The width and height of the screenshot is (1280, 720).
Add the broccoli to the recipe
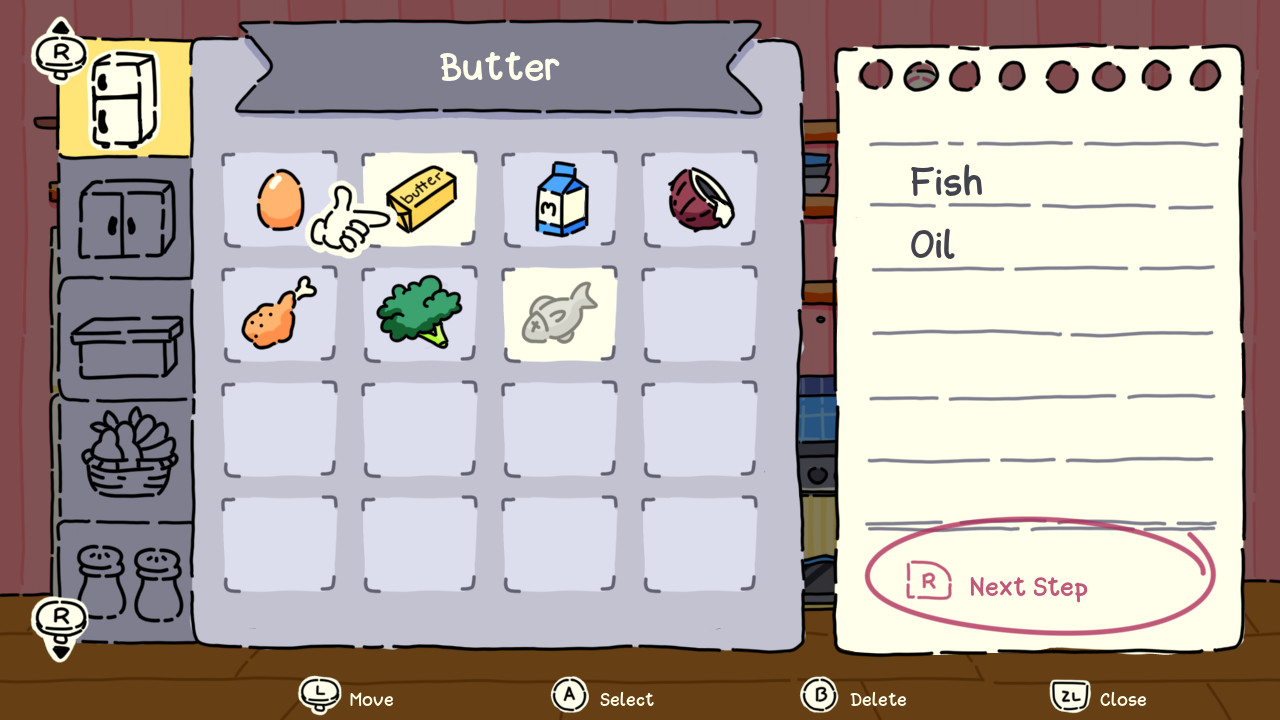click(x=418, y=312)
